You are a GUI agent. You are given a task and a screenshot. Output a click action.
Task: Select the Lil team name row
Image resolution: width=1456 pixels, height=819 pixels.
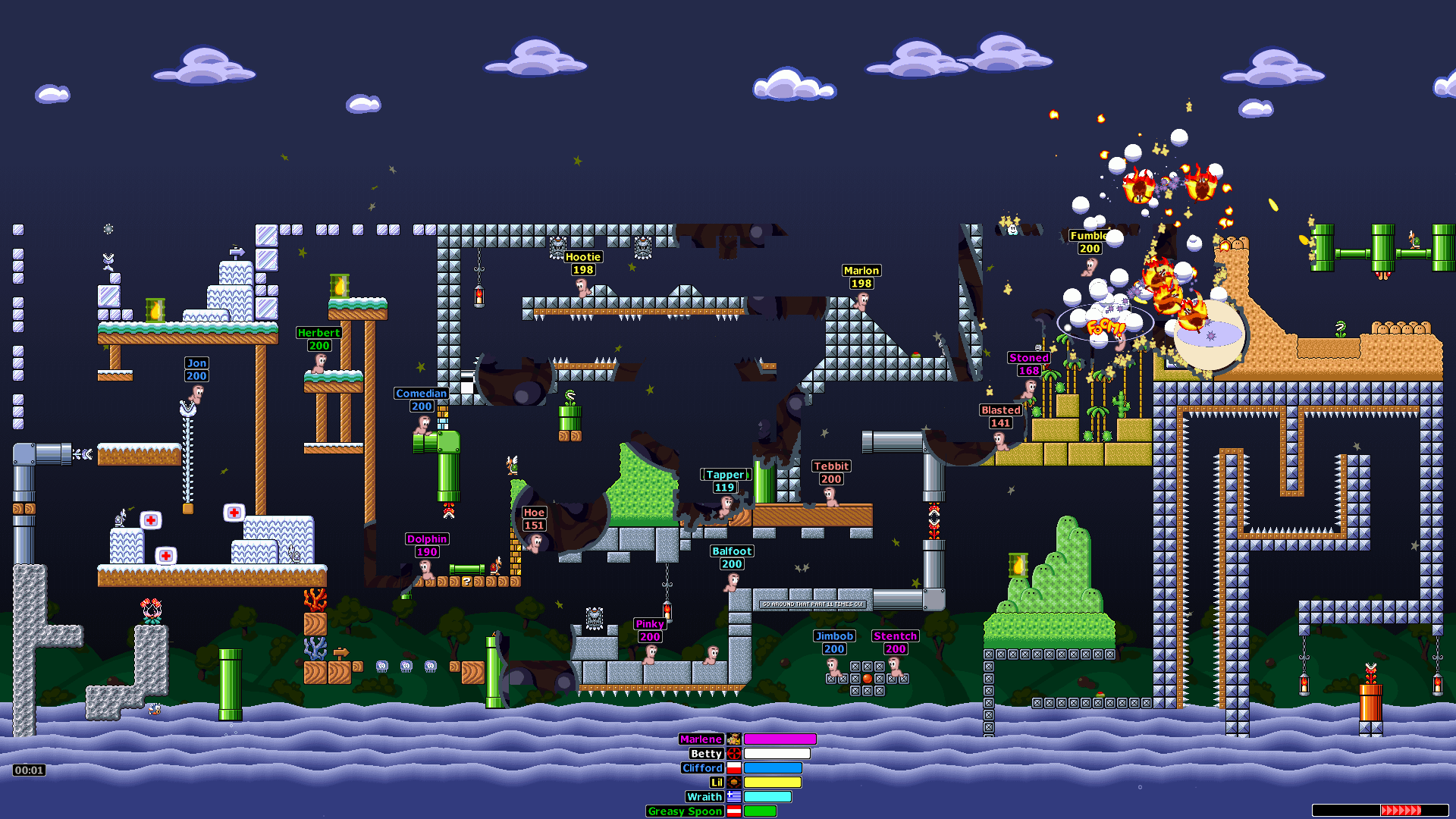click(x=717, y=783)
